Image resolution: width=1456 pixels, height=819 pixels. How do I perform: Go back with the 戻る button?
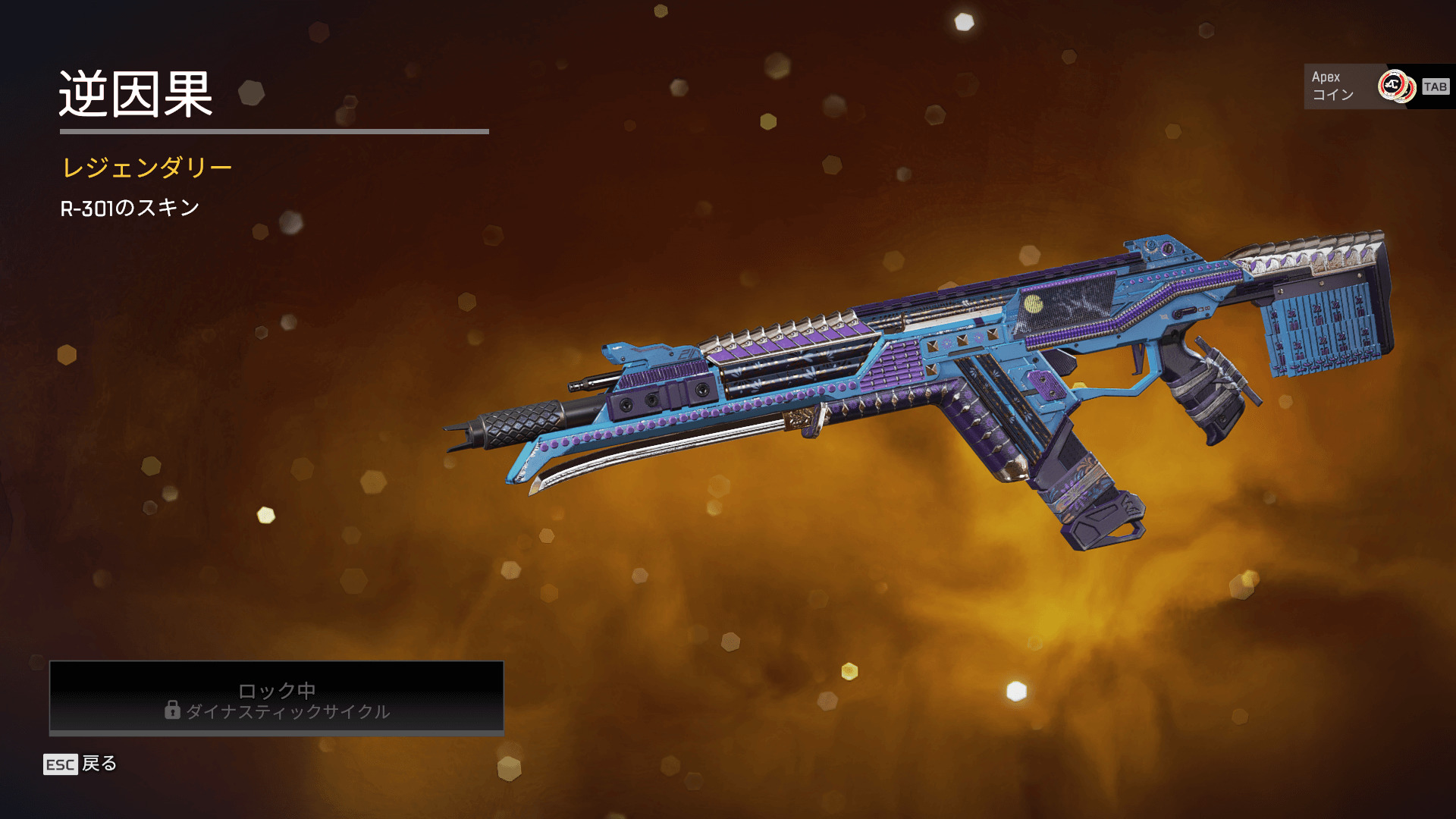point(81,764)
